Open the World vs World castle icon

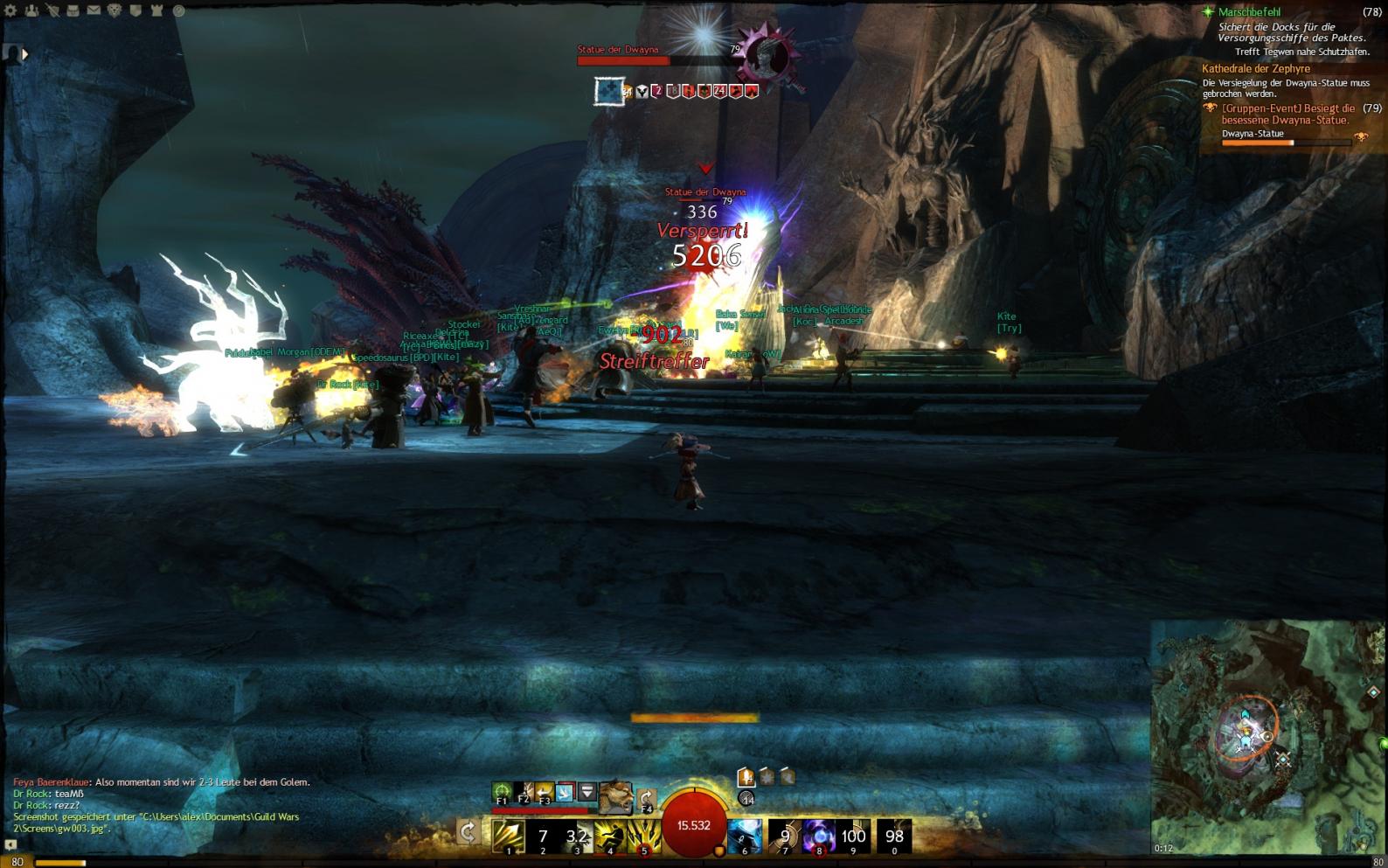point(156,10)
